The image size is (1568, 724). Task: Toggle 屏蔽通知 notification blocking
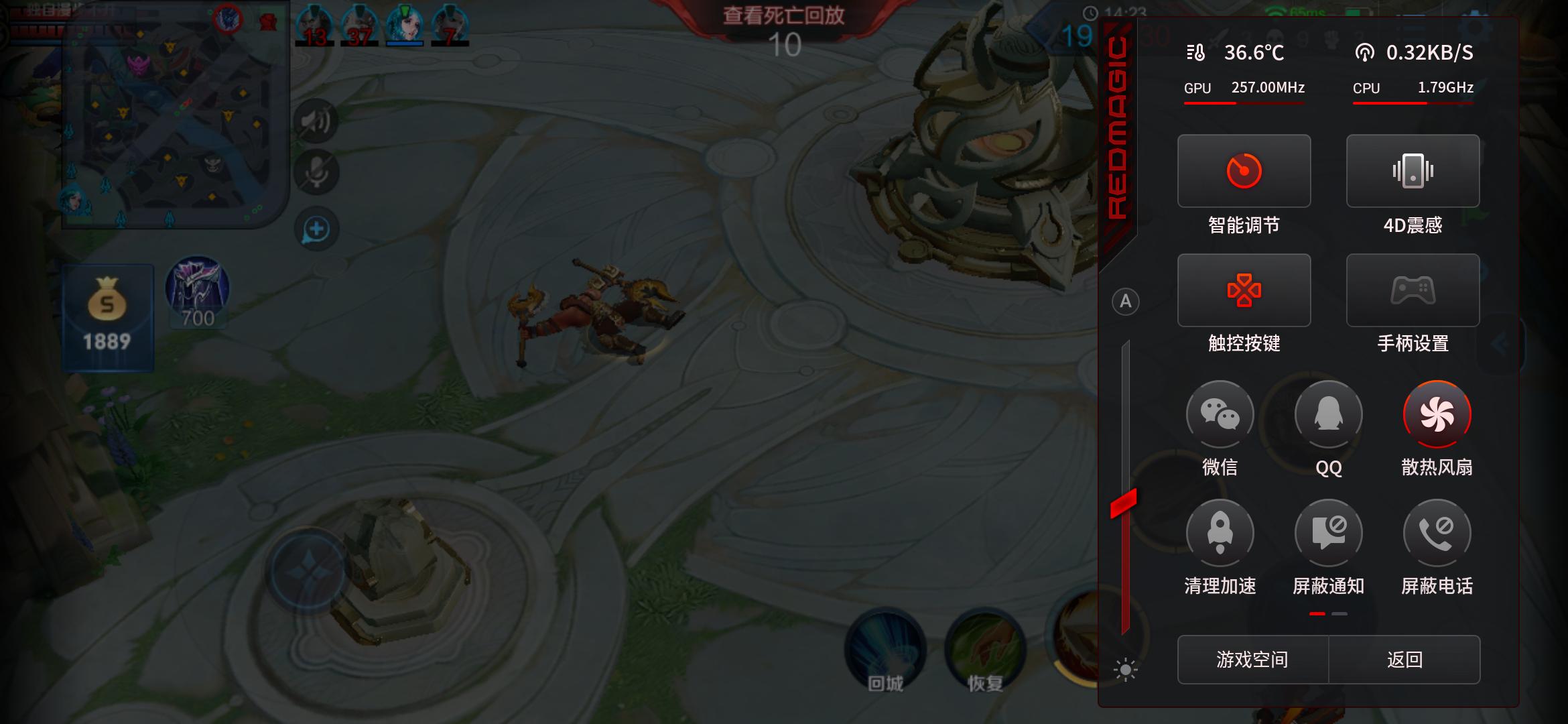click(x=1328, y=534)
